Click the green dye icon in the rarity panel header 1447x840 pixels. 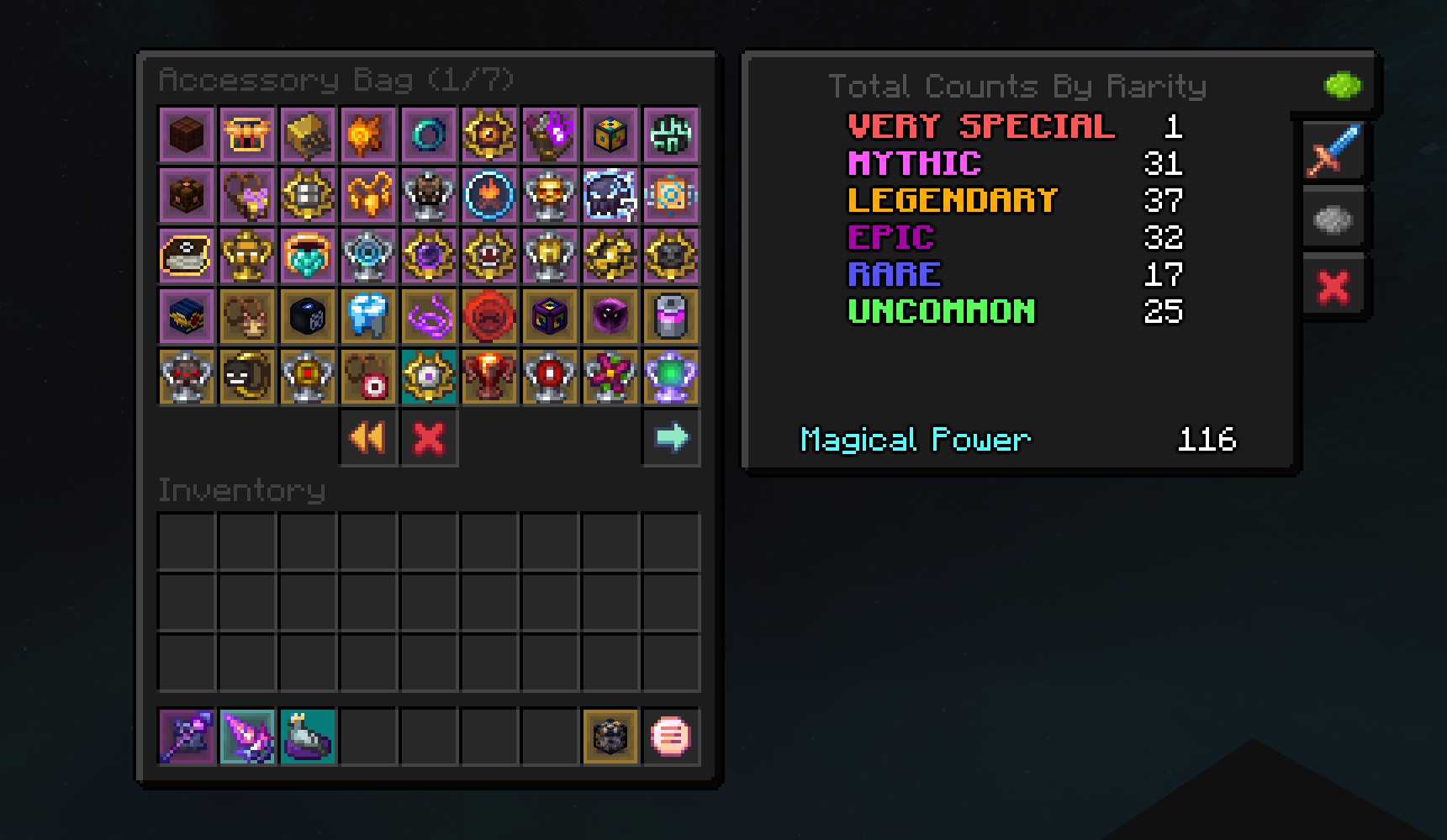click(x=1342, y=85)
